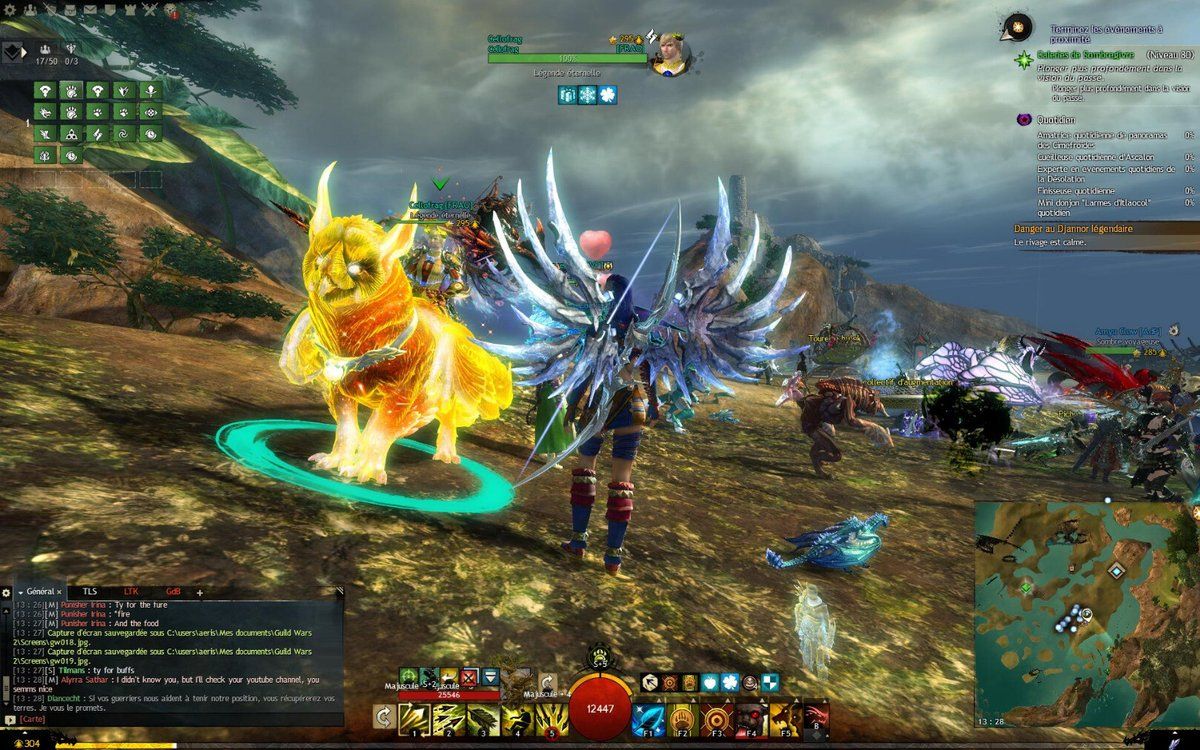Open chat options gear
The width and height of the screenshot is (1200, 750).
coord(6,592)
